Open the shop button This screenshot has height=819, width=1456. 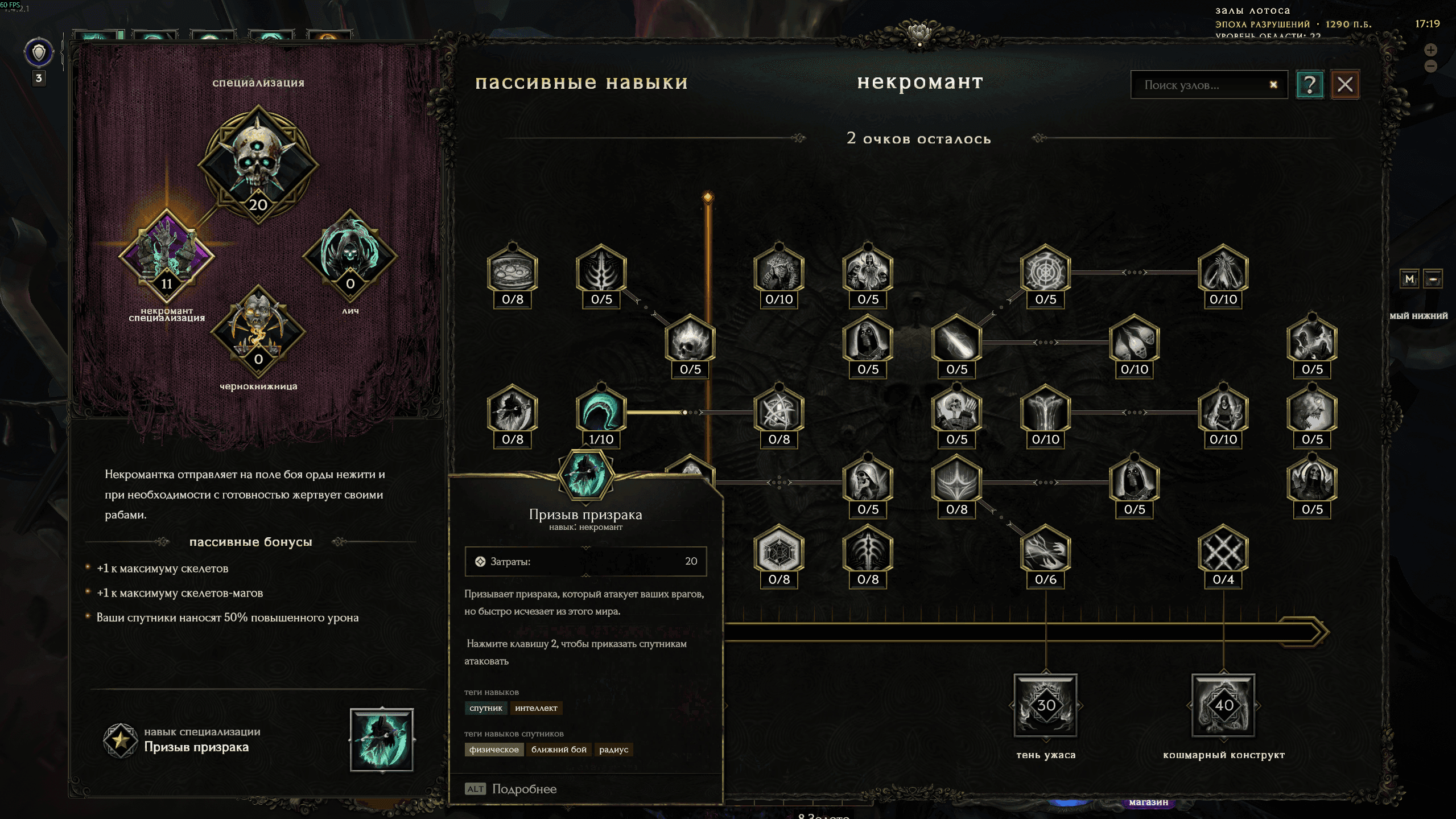tap(1148, 802)
